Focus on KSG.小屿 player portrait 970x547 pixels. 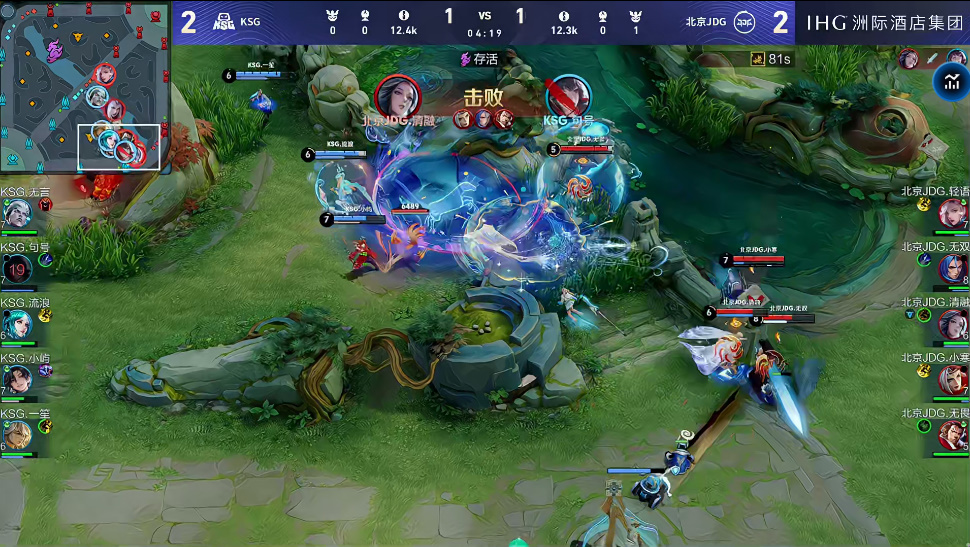17,380
